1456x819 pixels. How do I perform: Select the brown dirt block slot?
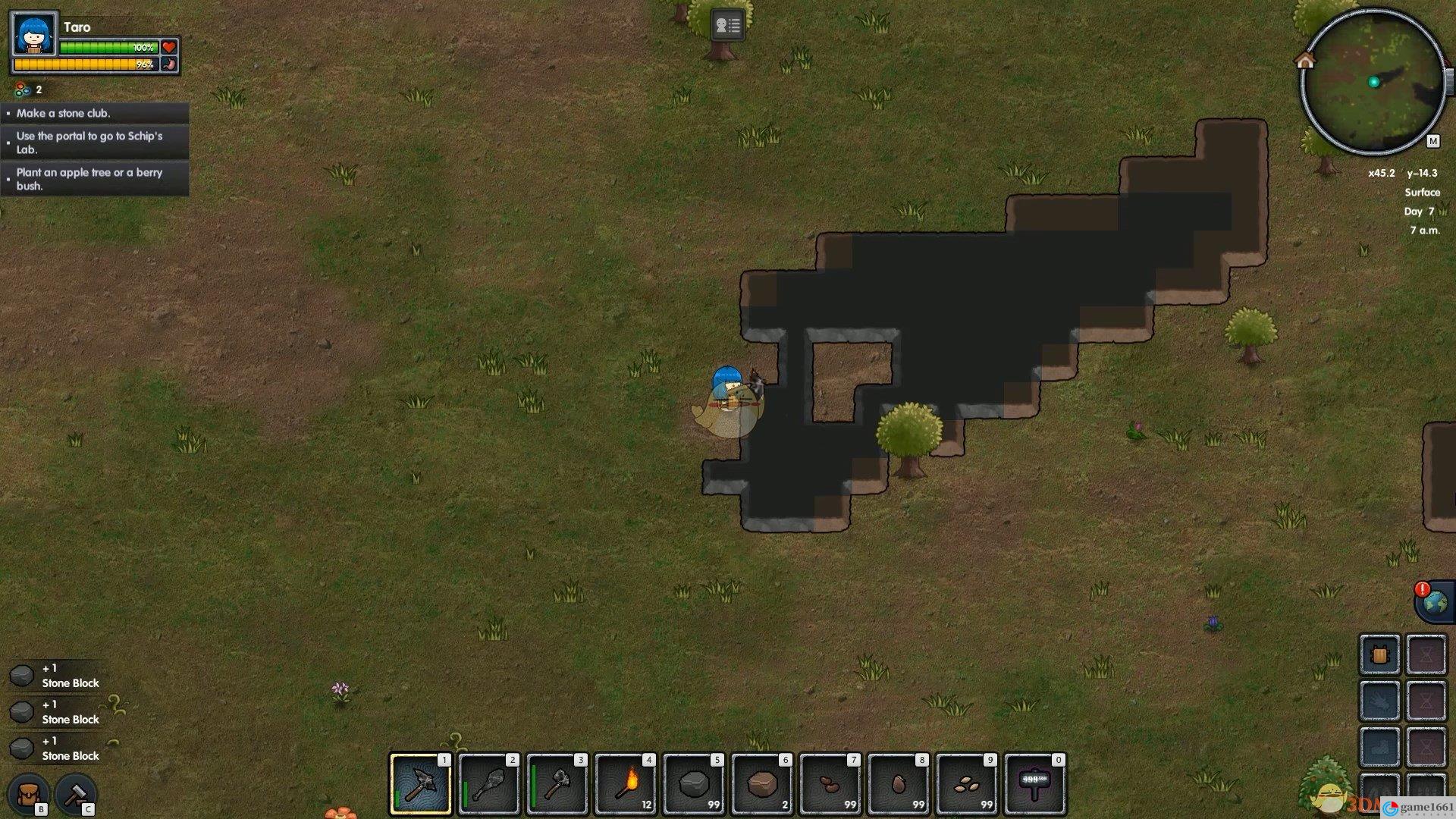pyautogui.click(x=761, y=784)
